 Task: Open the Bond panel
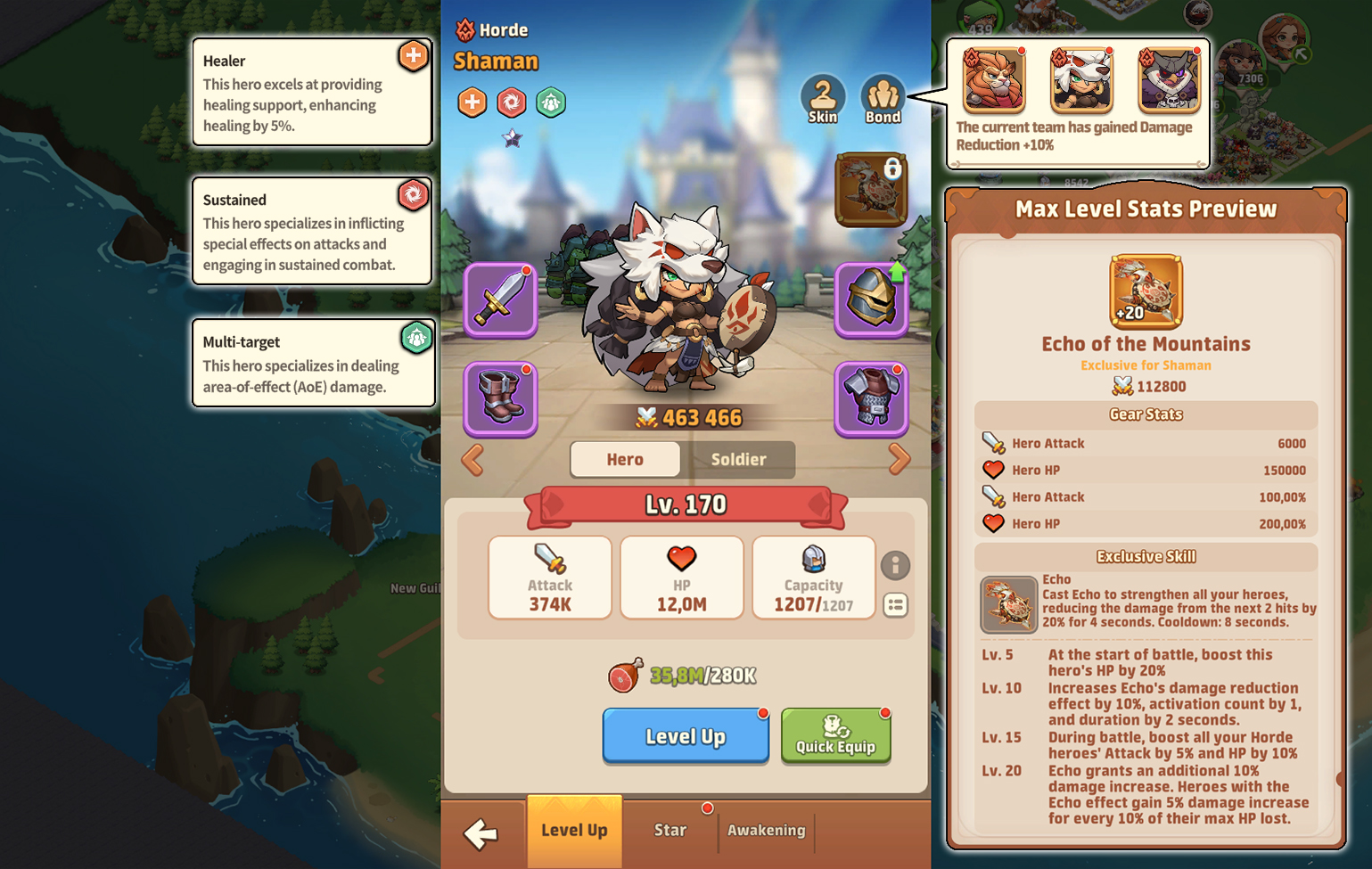882,98
